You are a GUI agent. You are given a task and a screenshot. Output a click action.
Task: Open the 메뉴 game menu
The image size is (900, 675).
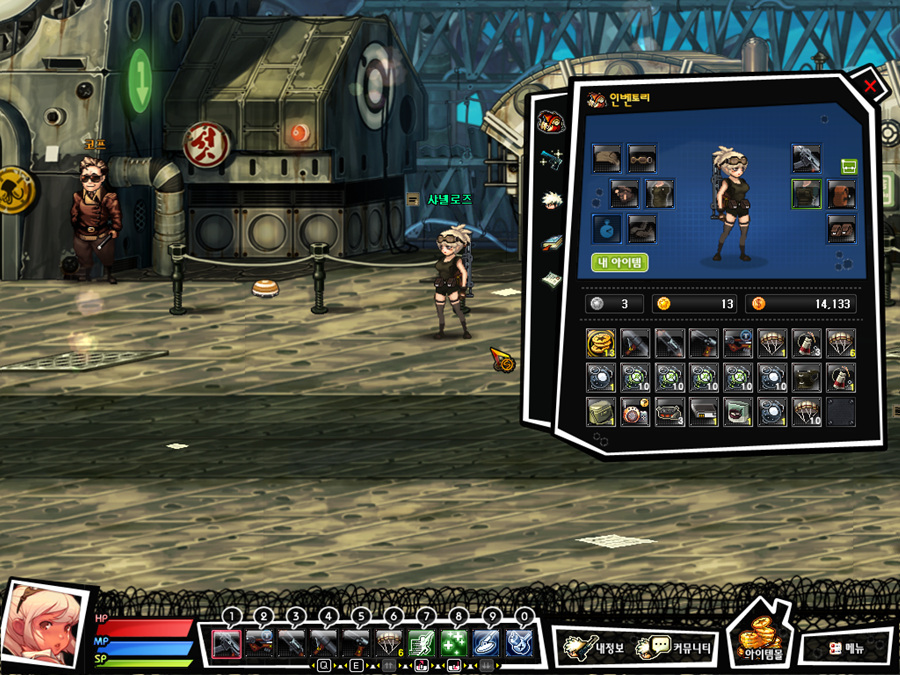(x=846, y=647)
